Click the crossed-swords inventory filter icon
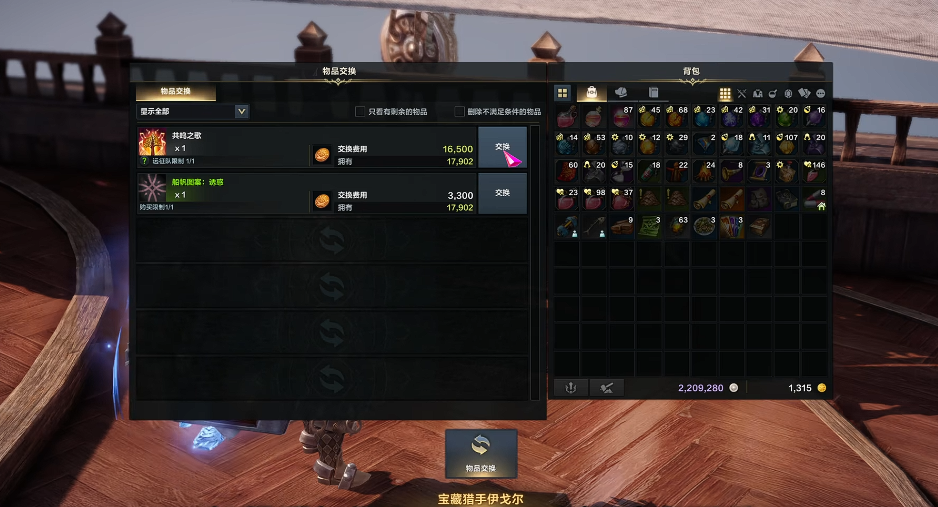This screenshot has height=507, width=938. 741,94
